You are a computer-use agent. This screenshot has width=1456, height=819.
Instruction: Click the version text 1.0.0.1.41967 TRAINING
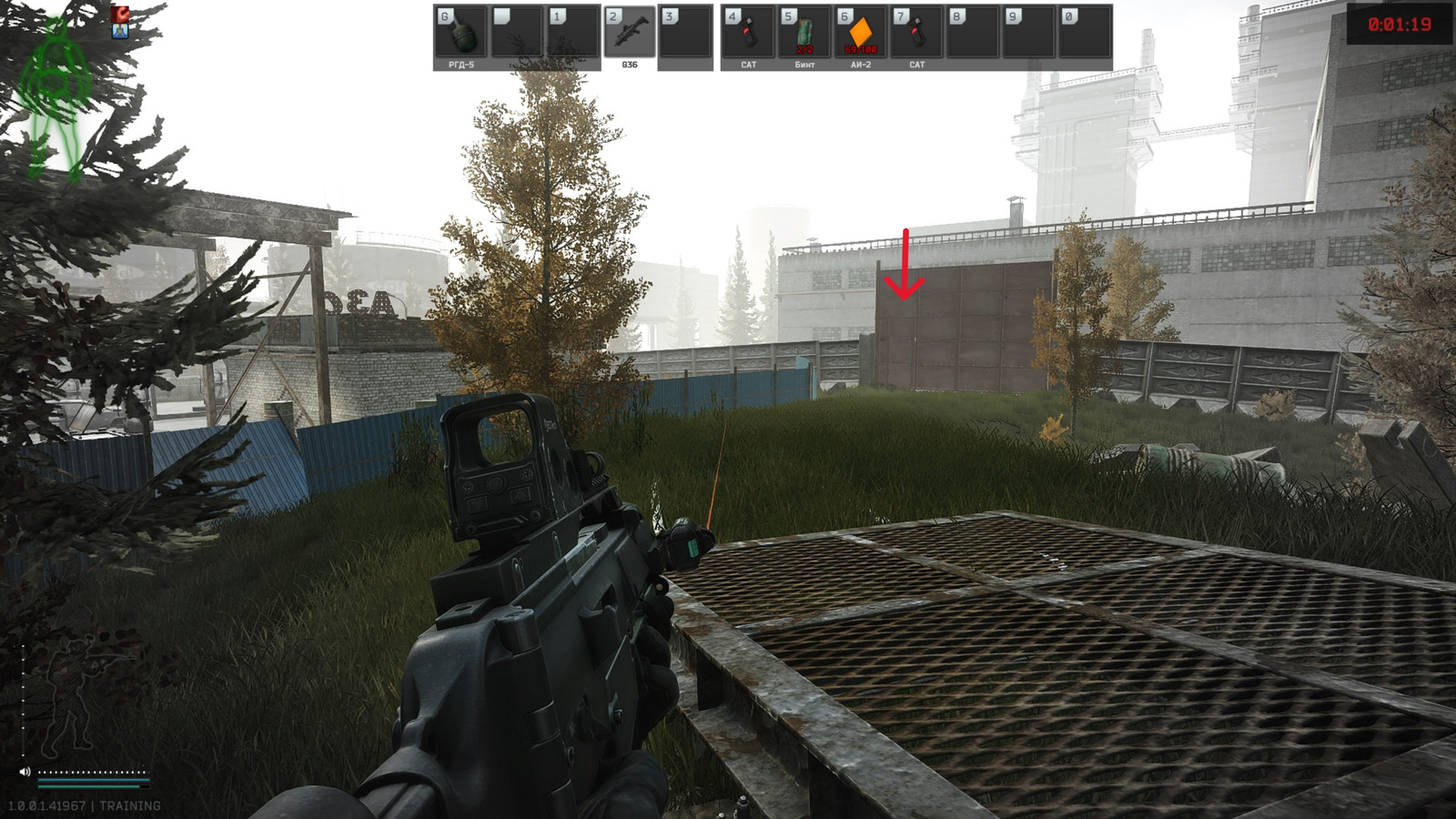(x=84, y=804)
